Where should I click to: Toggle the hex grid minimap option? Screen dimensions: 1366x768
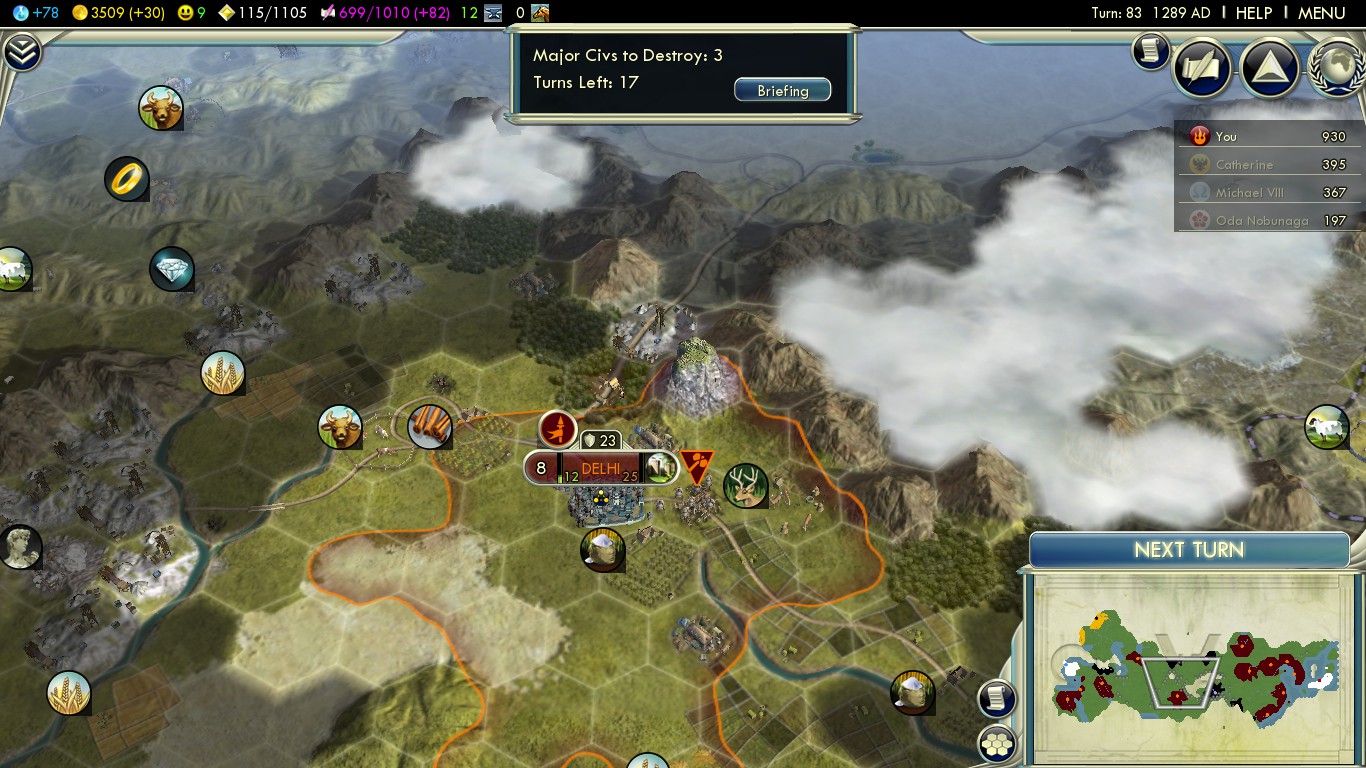click(997, 743)
